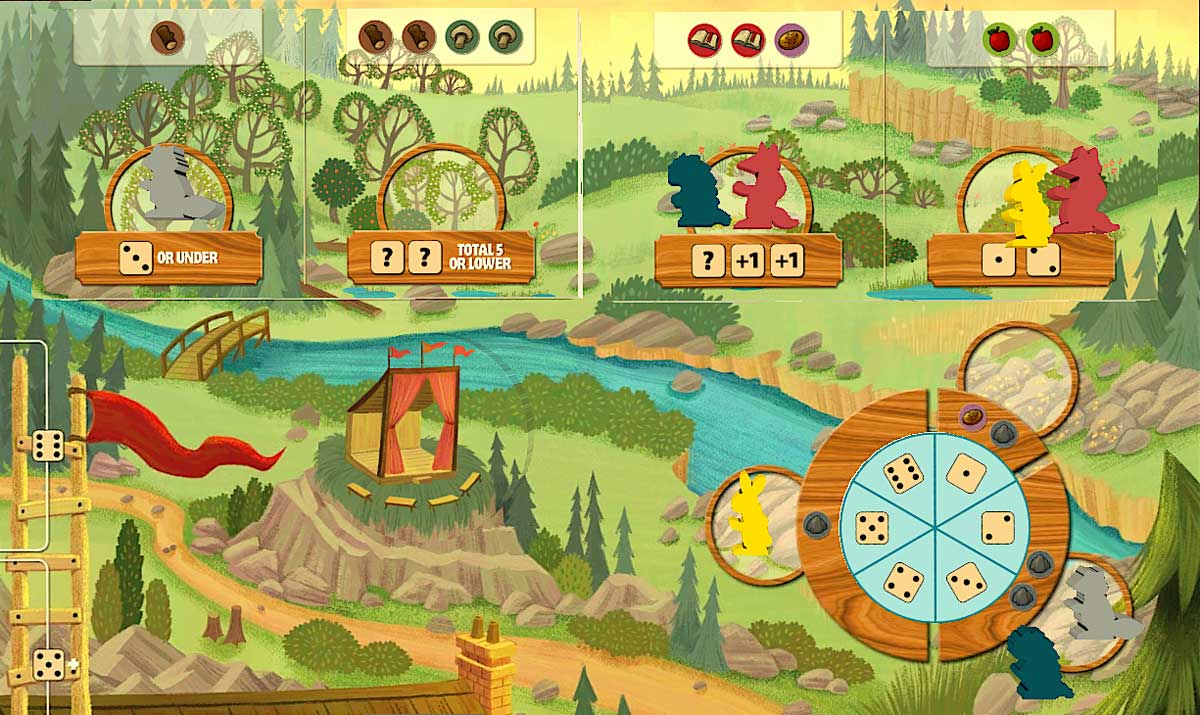Take the six die on the ladder

point(47,445)
